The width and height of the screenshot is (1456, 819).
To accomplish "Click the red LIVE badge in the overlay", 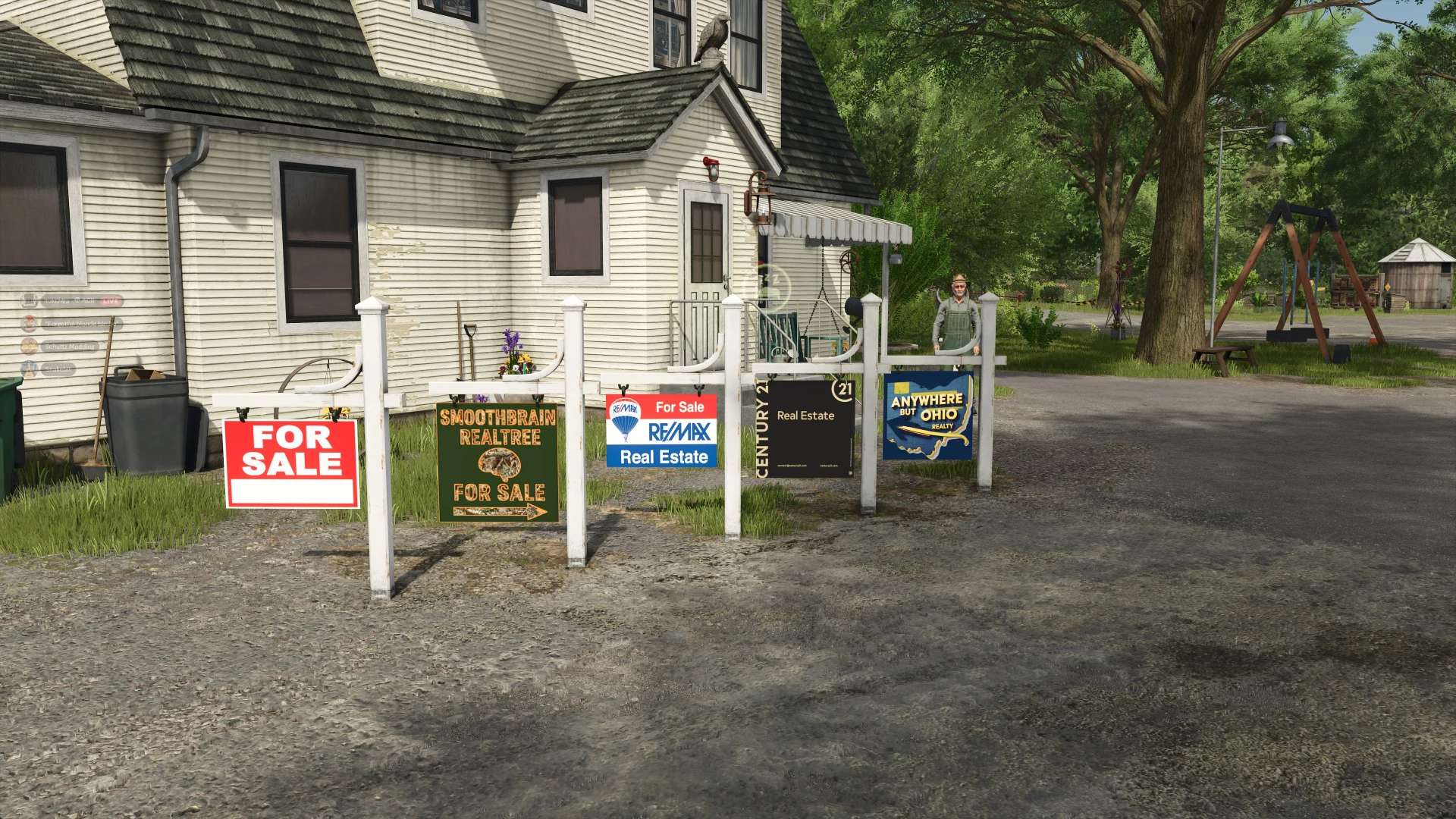I will [x=111, y=301].
